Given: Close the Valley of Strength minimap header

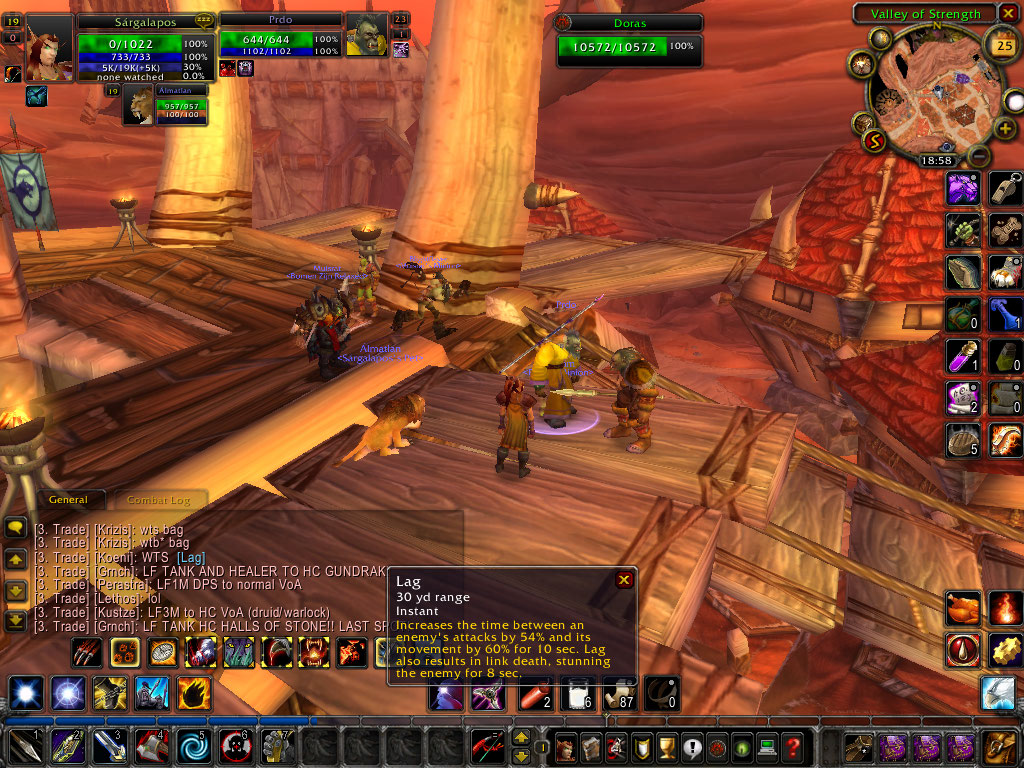Looking at the screenshot, I should coord(1011,14).
